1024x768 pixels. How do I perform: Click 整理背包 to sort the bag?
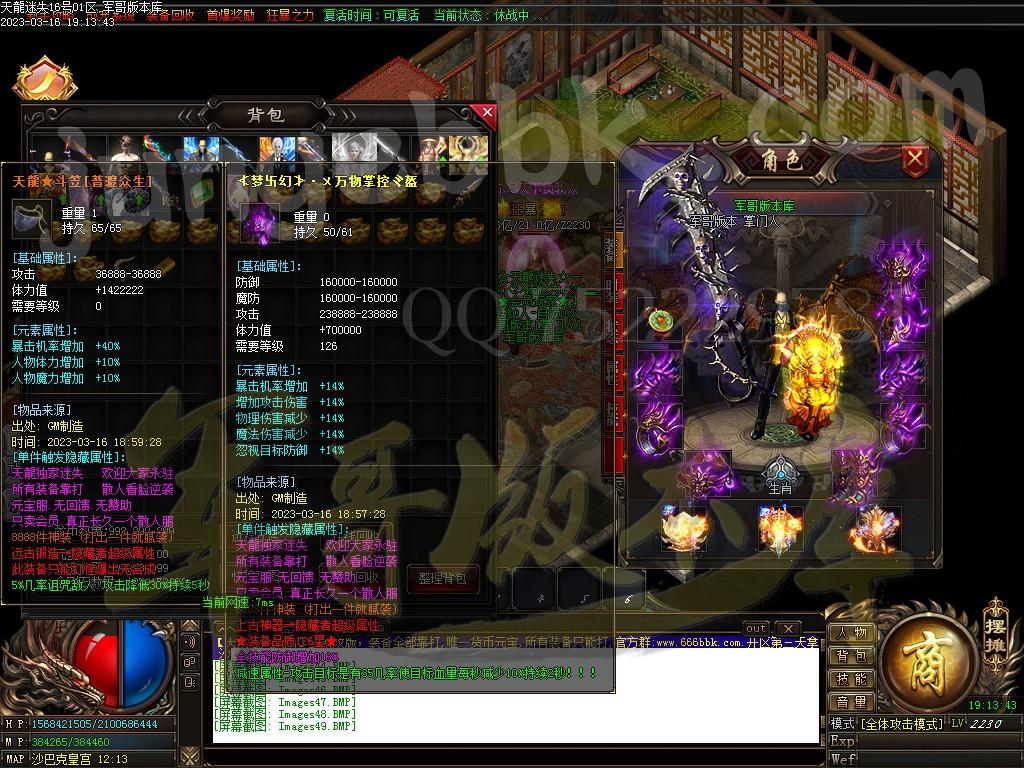tap(449, 579)
